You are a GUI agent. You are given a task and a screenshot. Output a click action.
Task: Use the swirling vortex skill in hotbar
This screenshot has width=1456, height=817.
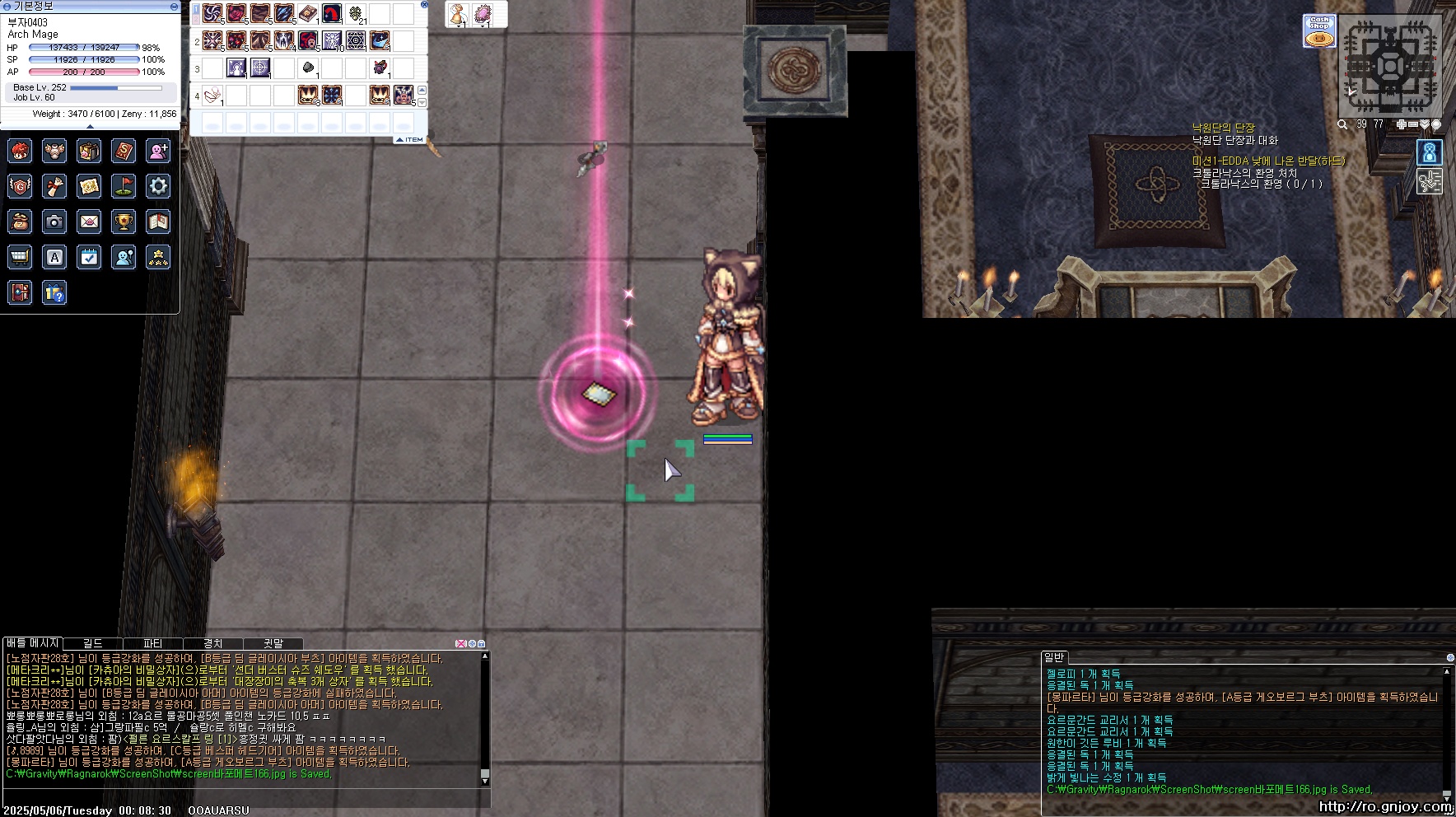pyautogui.click(x=212, y=13)
